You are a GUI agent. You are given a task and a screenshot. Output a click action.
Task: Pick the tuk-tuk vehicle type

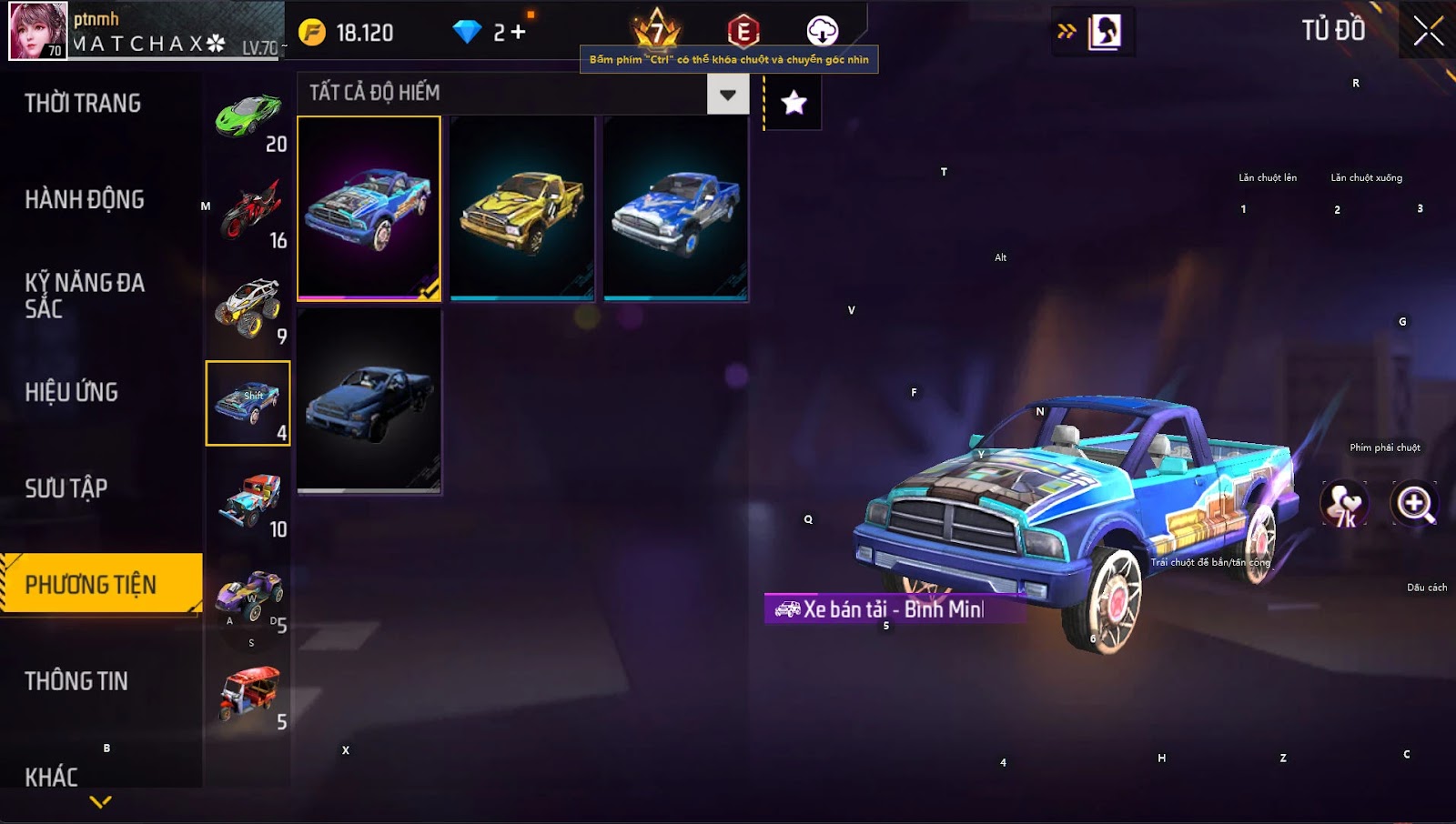248,694
